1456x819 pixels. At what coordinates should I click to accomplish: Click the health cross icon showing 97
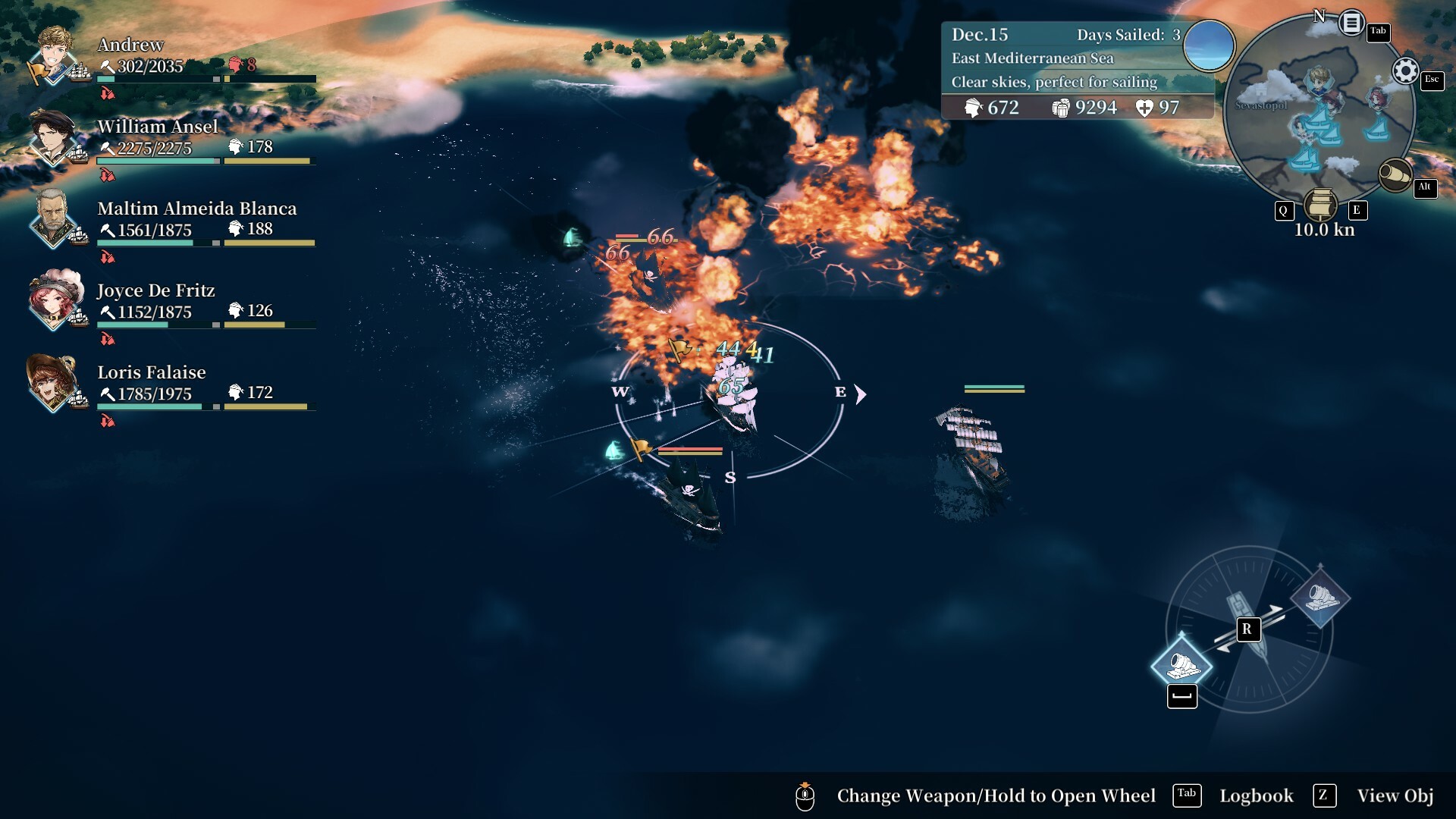(1144, 108)
